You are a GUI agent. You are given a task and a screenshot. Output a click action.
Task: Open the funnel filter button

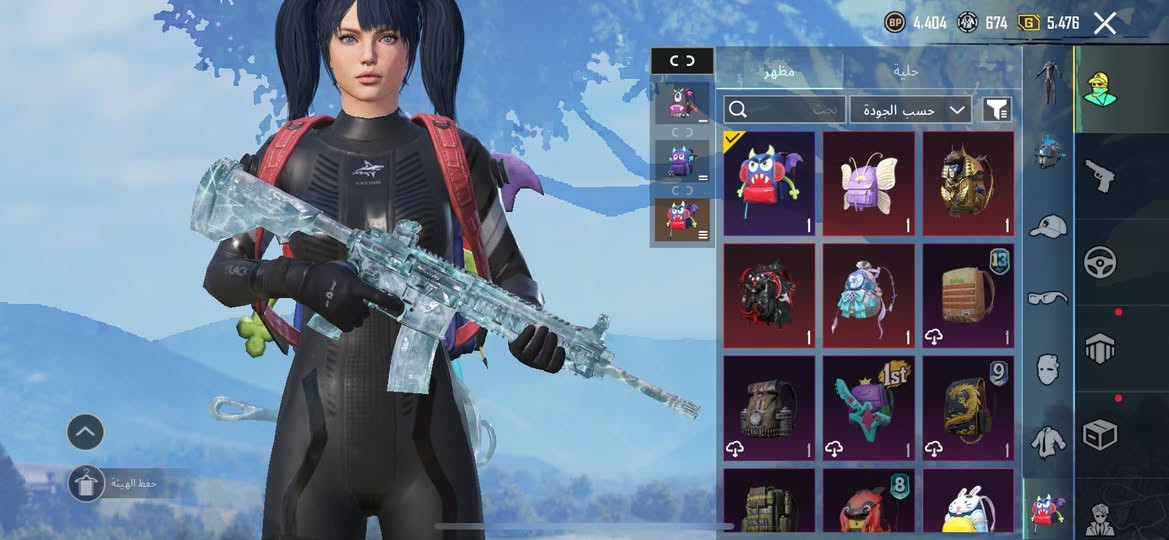click(x=997, y=109)
